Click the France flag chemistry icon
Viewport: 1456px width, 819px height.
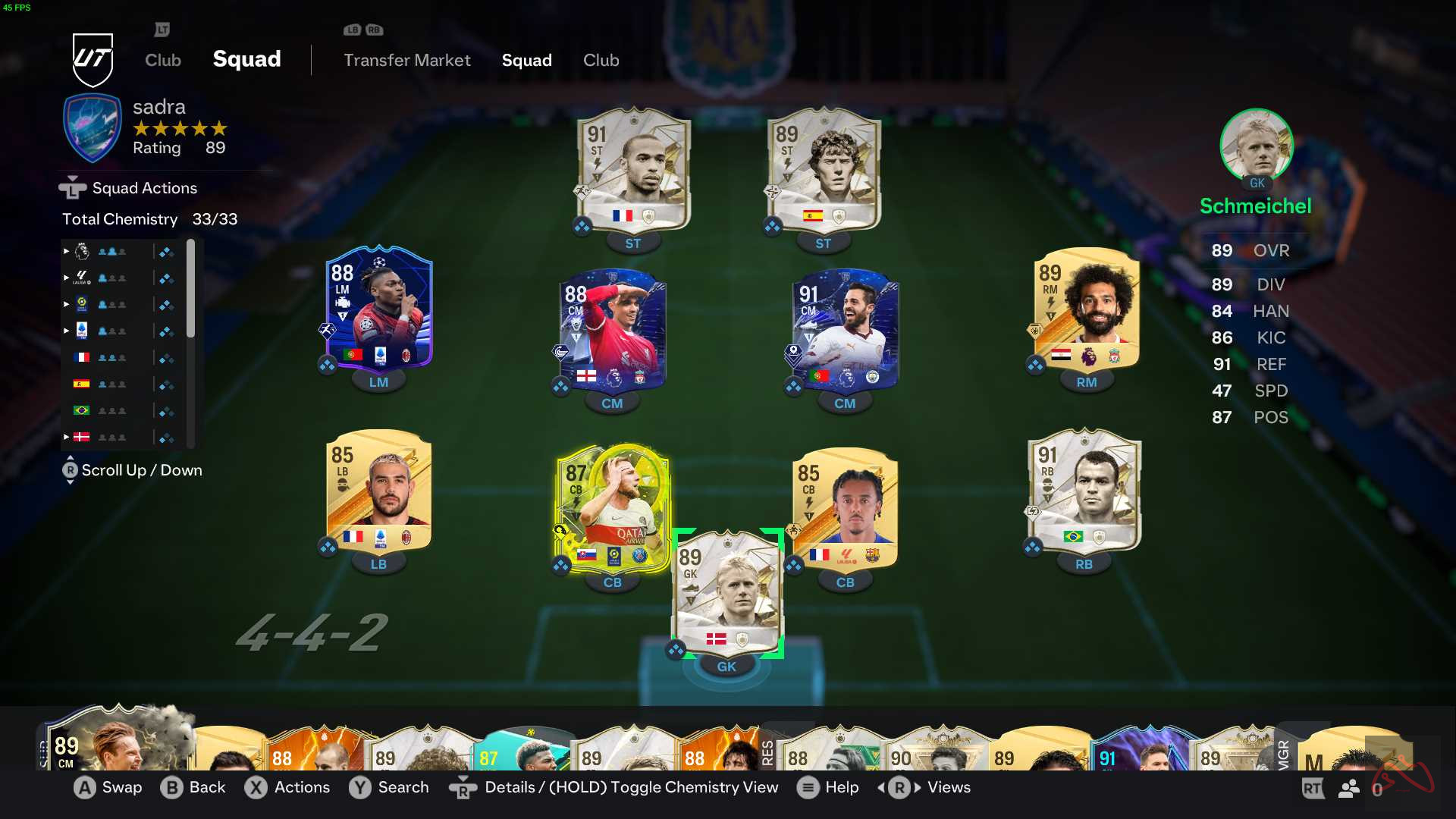click(83, 356)
